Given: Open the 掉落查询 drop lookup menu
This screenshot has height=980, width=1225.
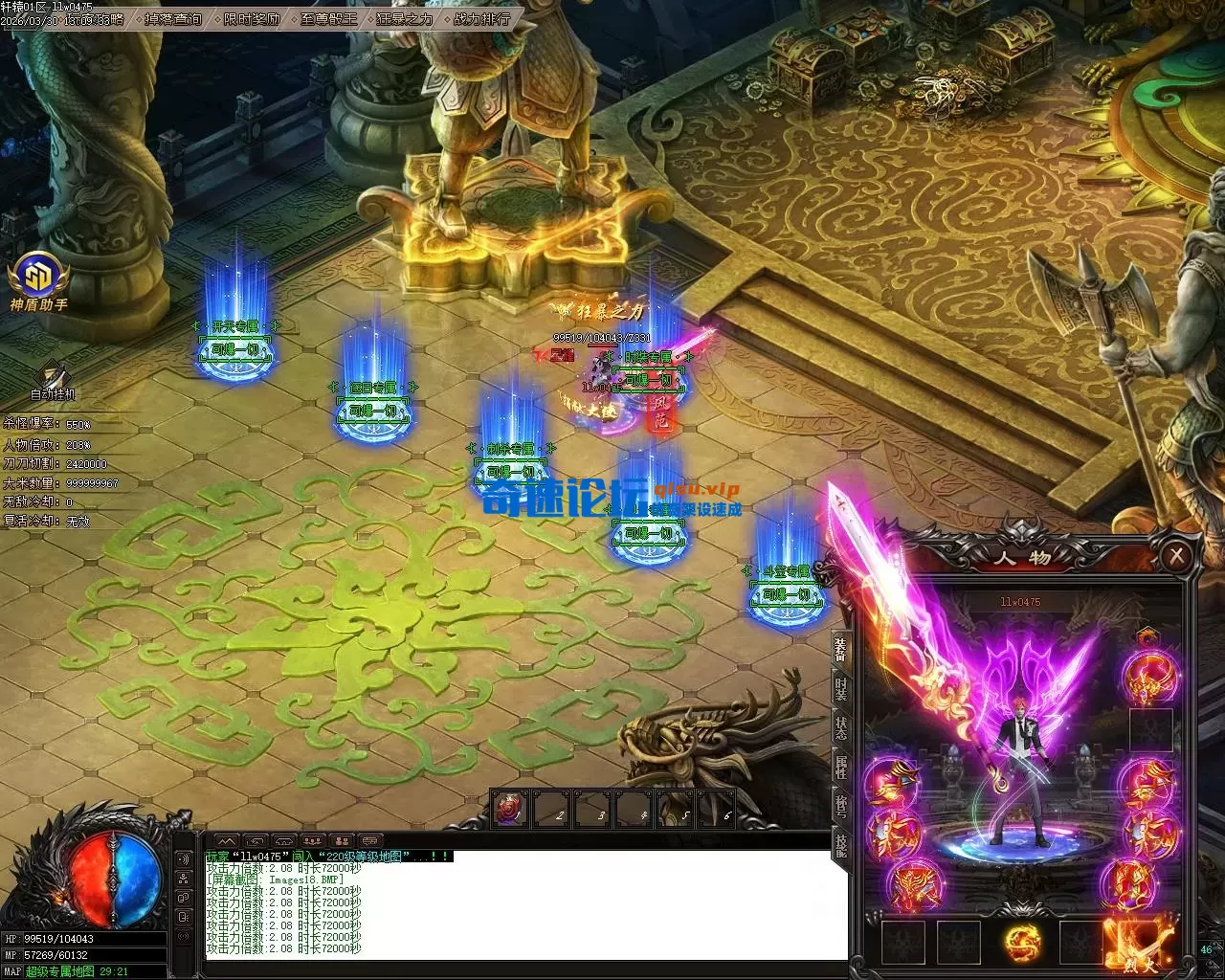Looking at the screenshot, I should 173,19.
